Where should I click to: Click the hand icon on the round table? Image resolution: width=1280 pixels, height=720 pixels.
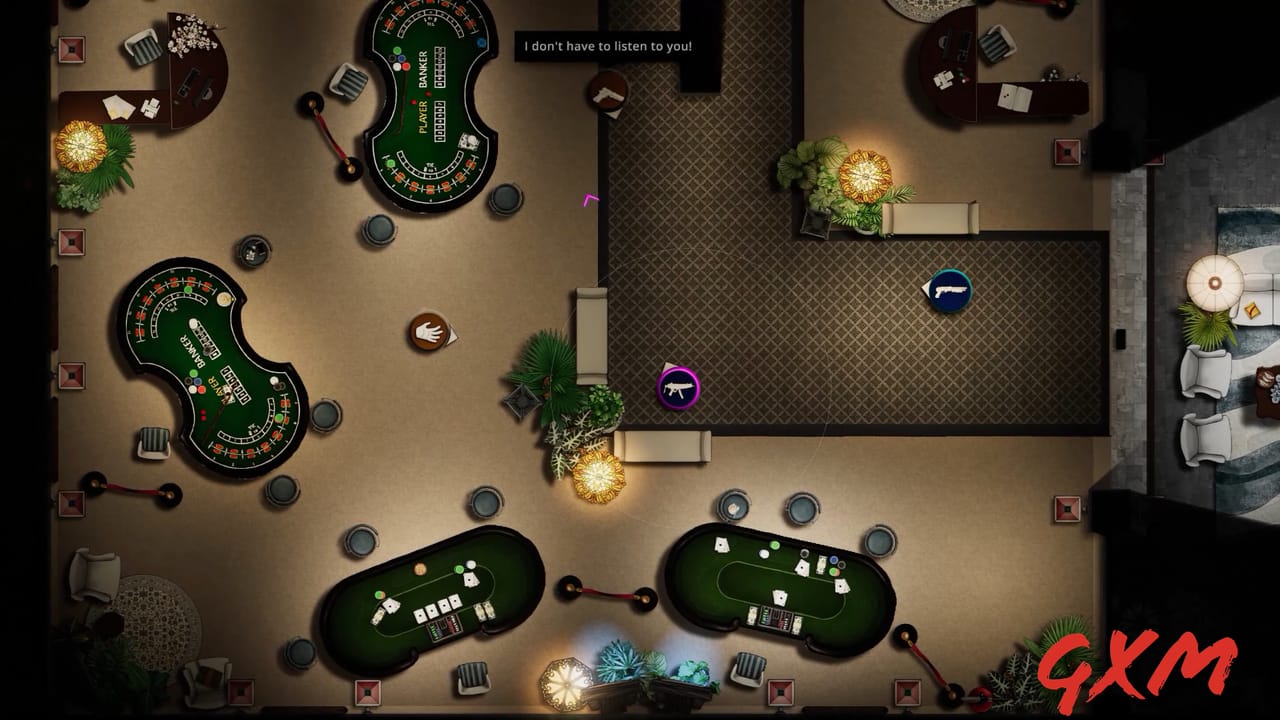430,333
